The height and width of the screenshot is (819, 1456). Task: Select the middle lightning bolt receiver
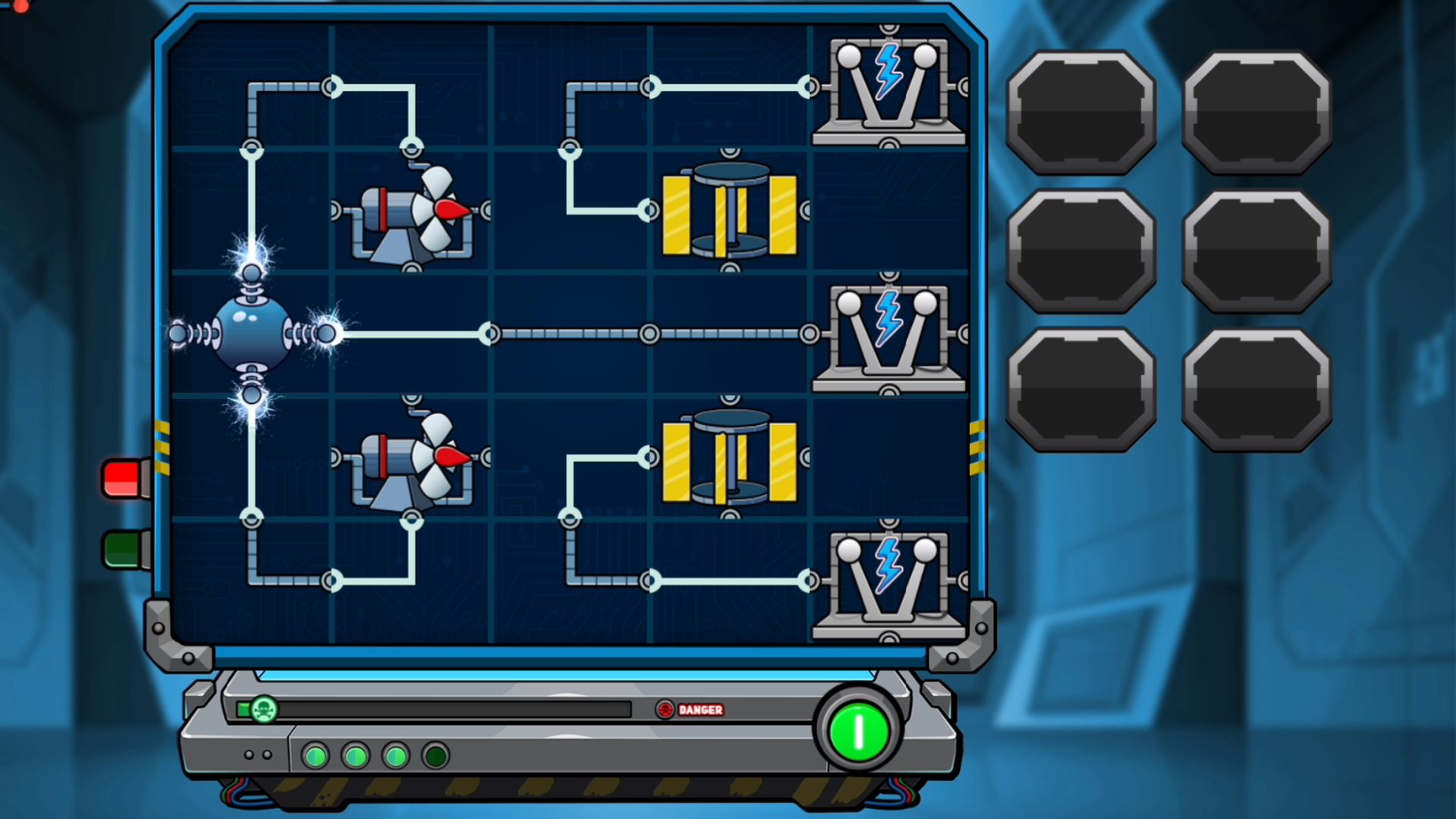click(888, 334)
